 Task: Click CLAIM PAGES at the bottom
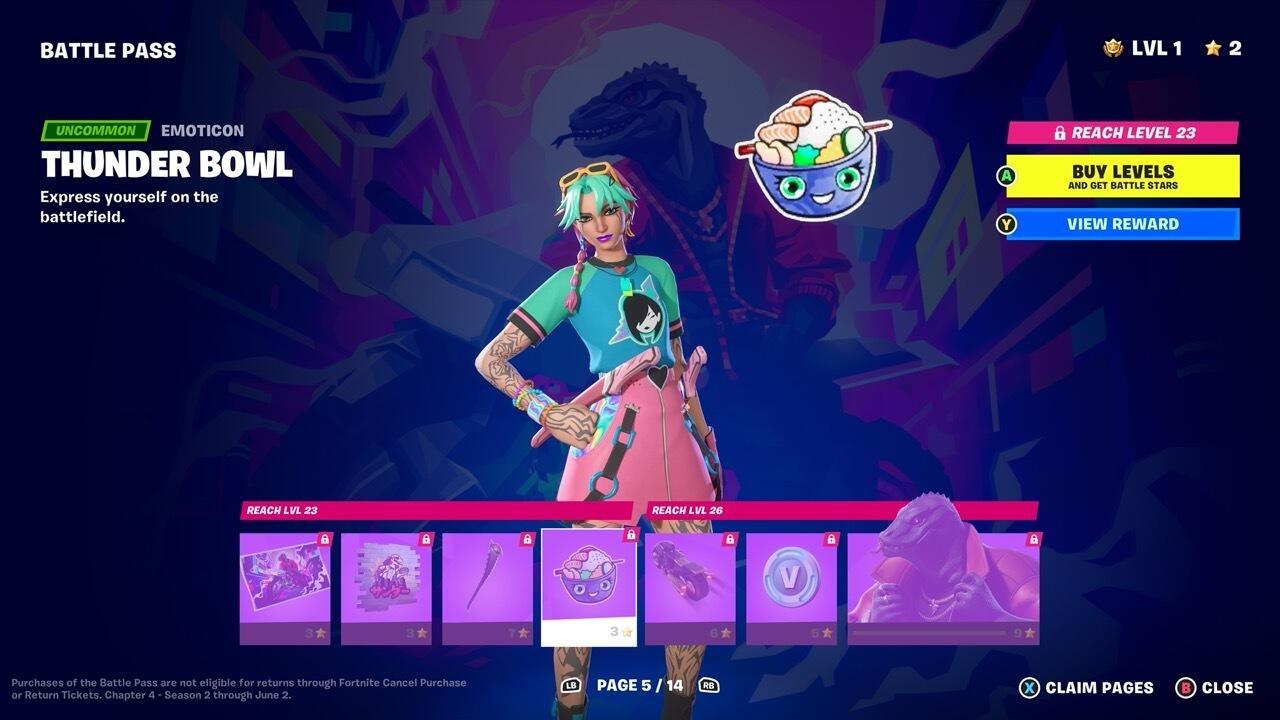pos(1089,688)
